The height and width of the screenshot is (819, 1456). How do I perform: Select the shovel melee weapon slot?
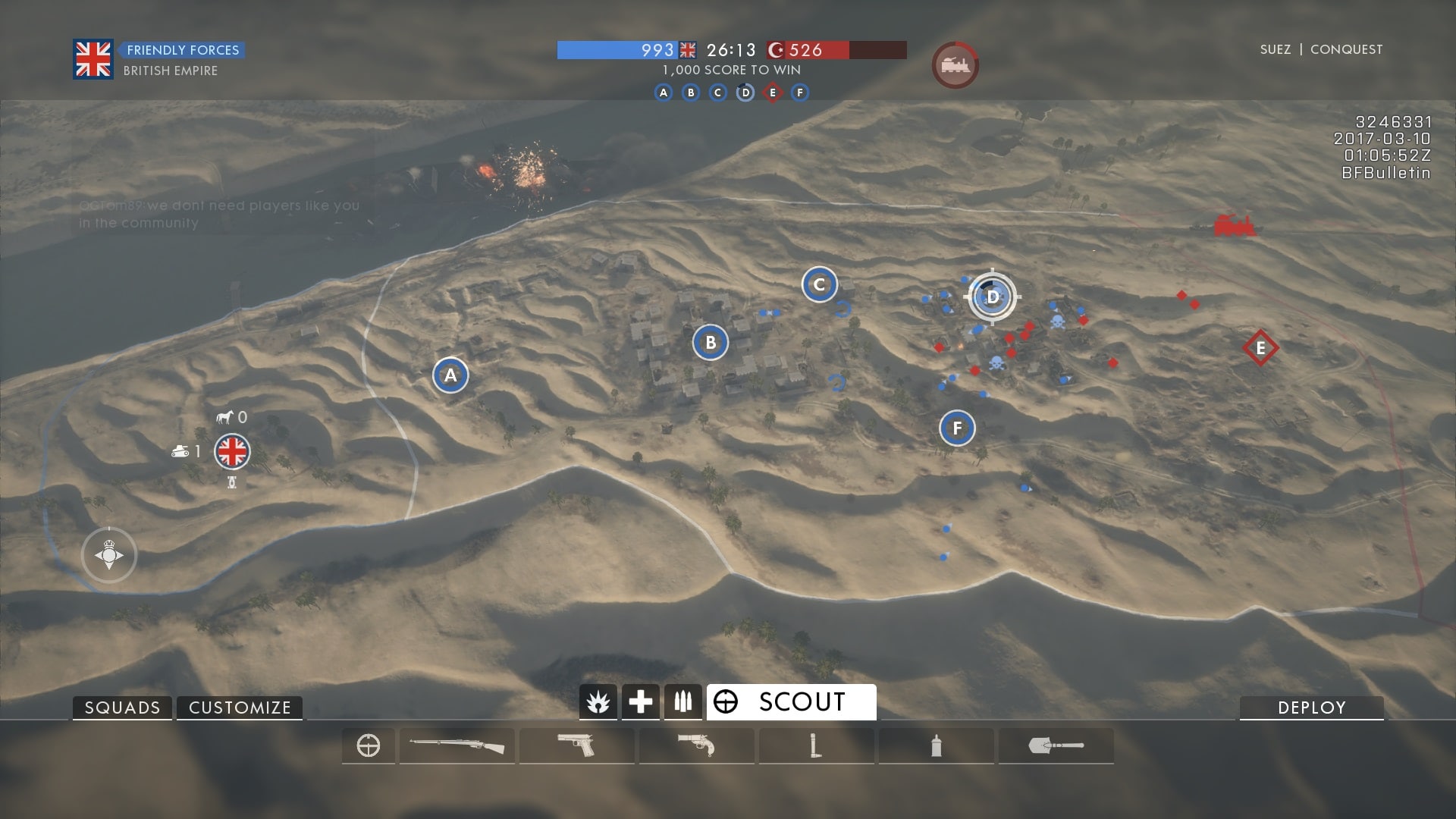1056,746
